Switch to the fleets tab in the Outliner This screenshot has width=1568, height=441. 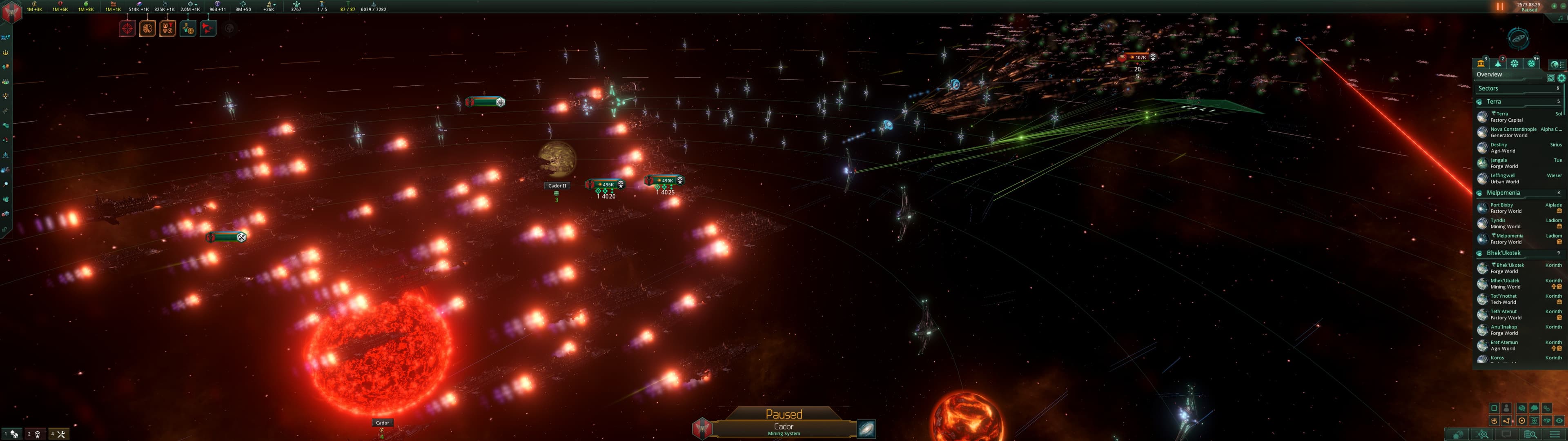pyautogui.click(x=1499, y=63)
